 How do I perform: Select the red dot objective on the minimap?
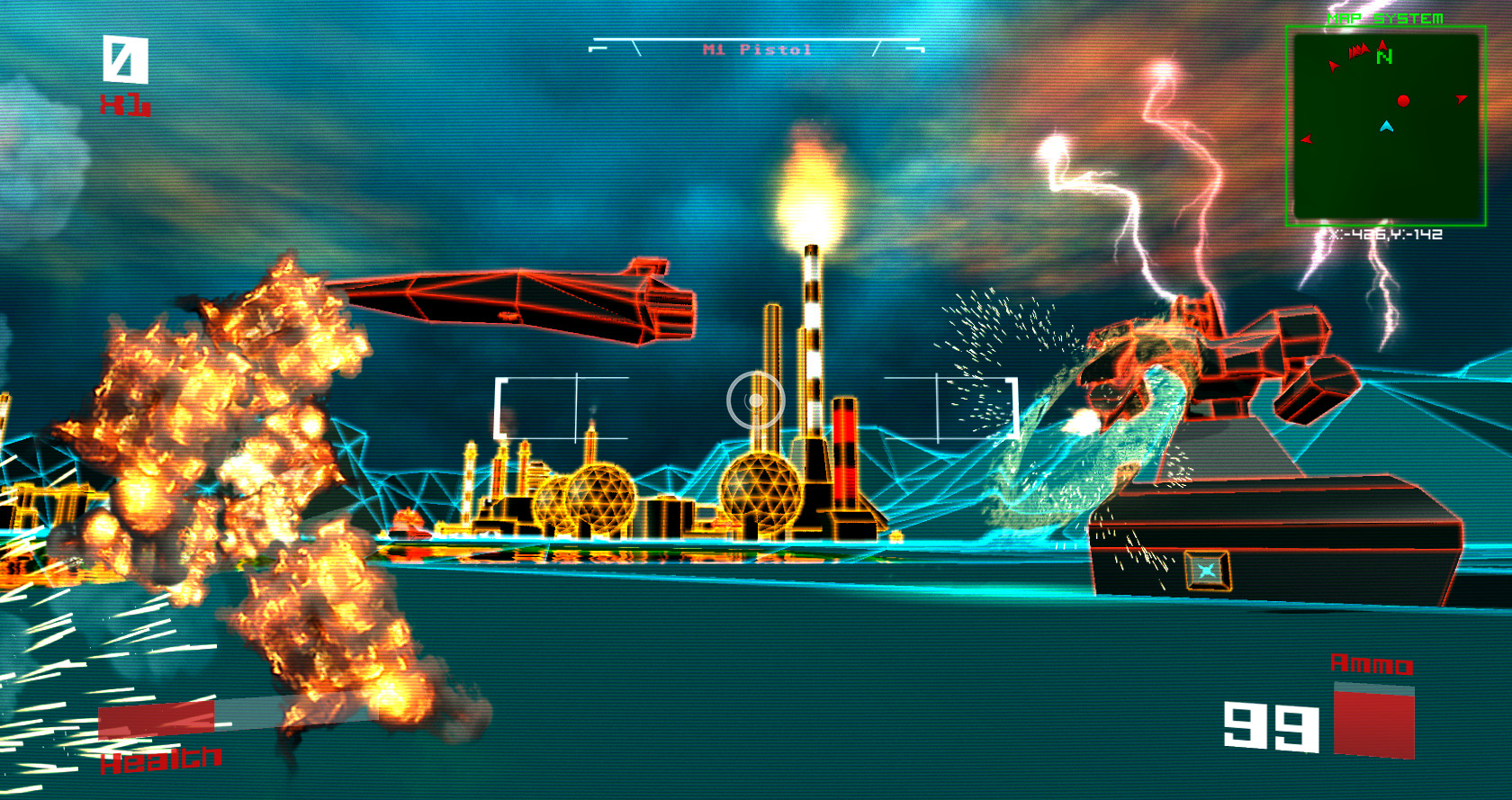[x=1403, y=101]
